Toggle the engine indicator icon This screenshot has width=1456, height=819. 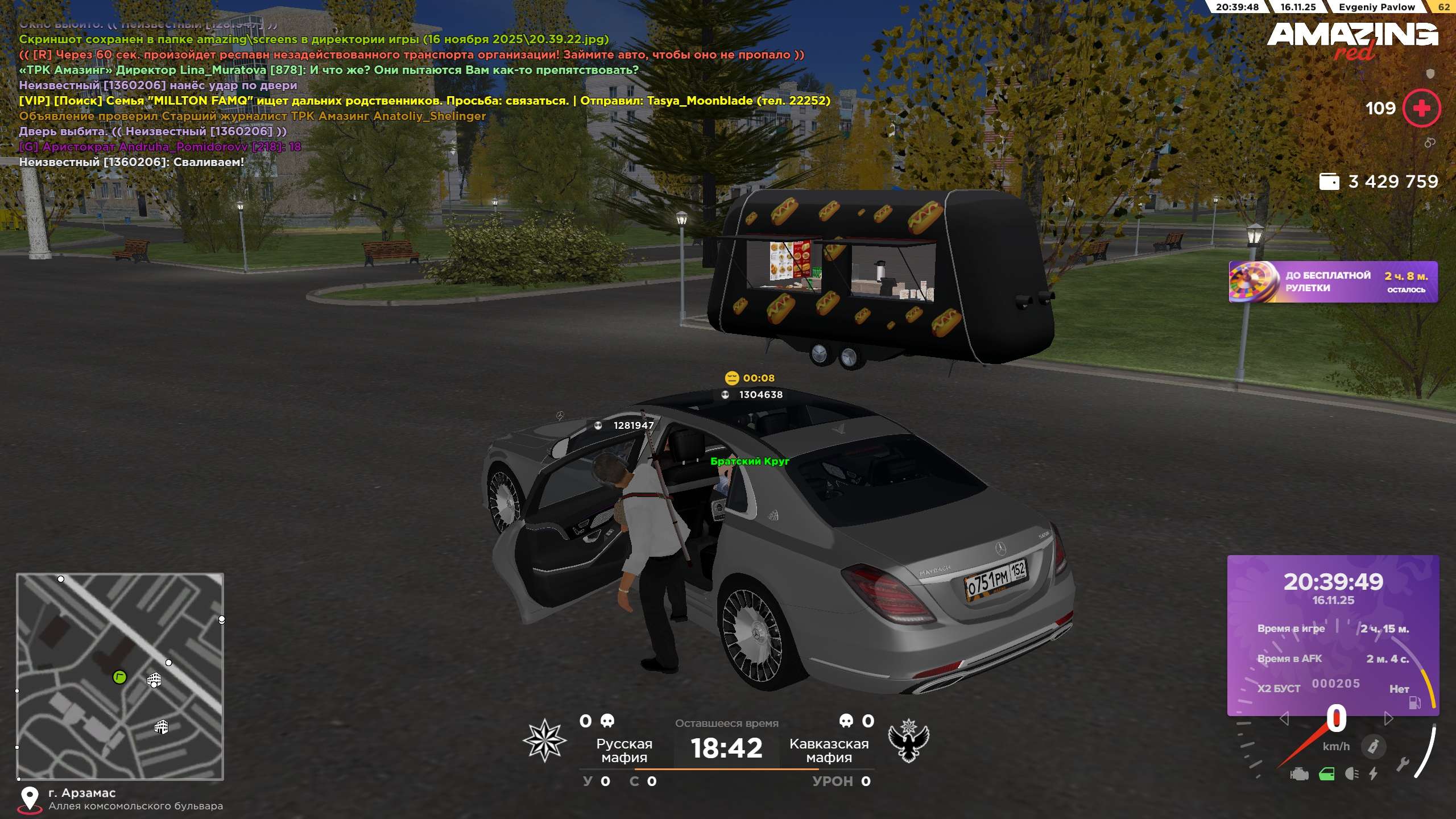[1300, 774]
